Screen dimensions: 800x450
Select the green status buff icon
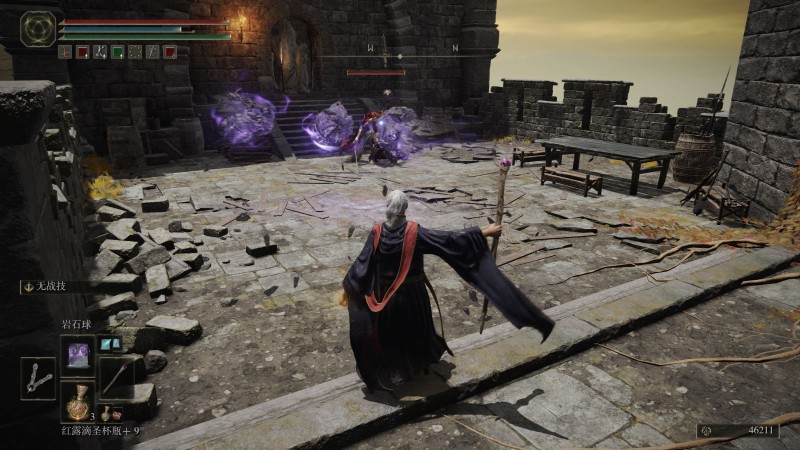[117, 52]
